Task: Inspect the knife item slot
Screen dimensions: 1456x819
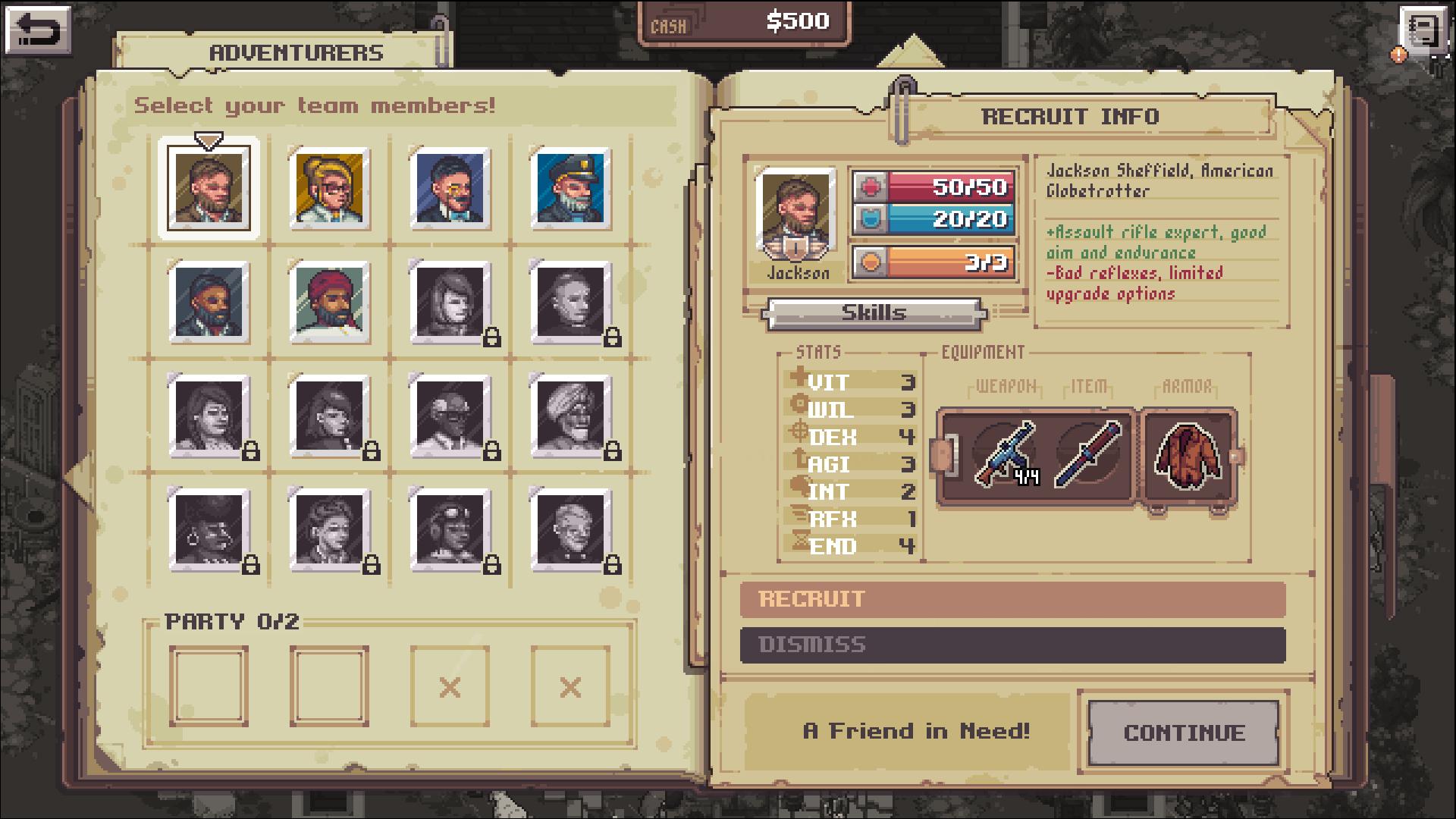Action: click(x=1087, y=453)
